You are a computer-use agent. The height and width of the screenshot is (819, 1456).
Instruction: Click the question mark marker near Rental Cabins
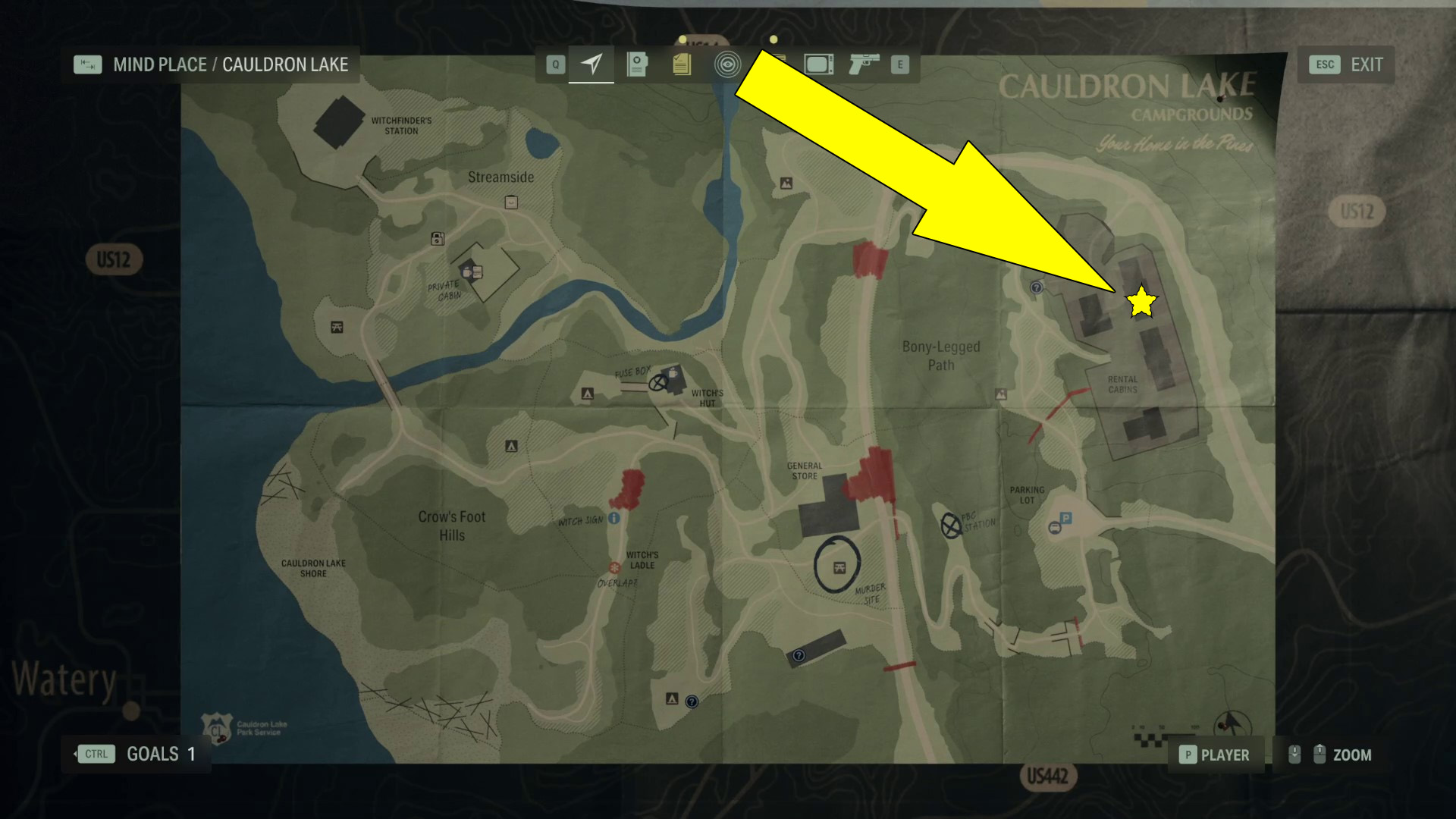point(1035,289)
